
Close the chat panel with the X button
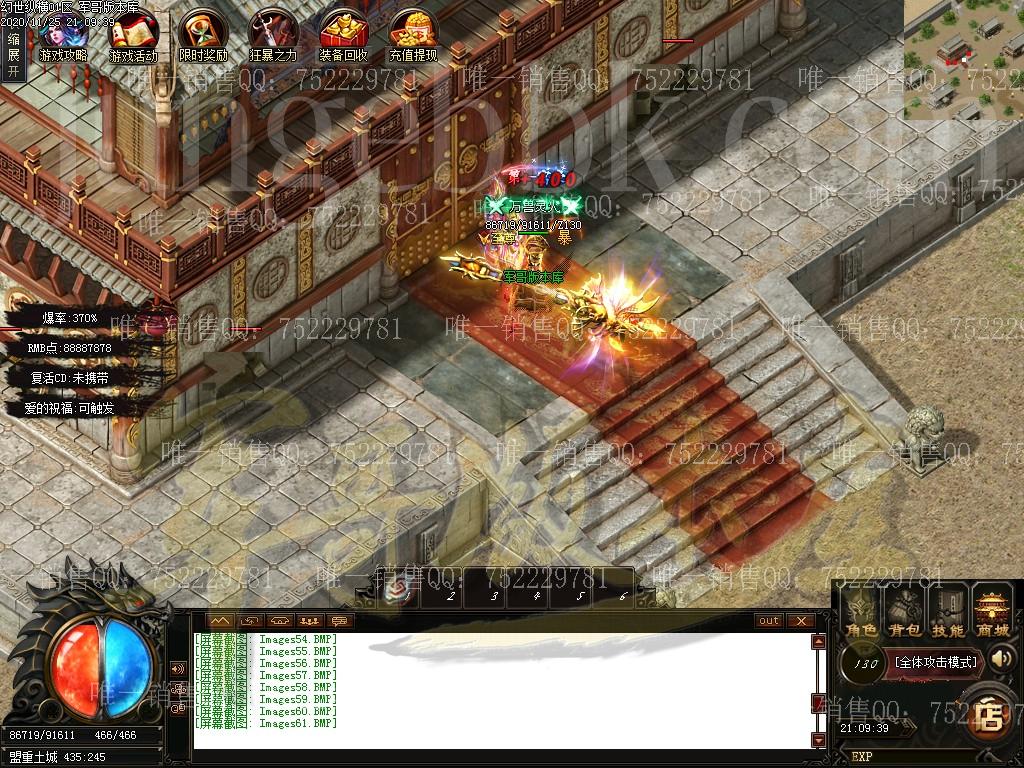tap(800, 621)
